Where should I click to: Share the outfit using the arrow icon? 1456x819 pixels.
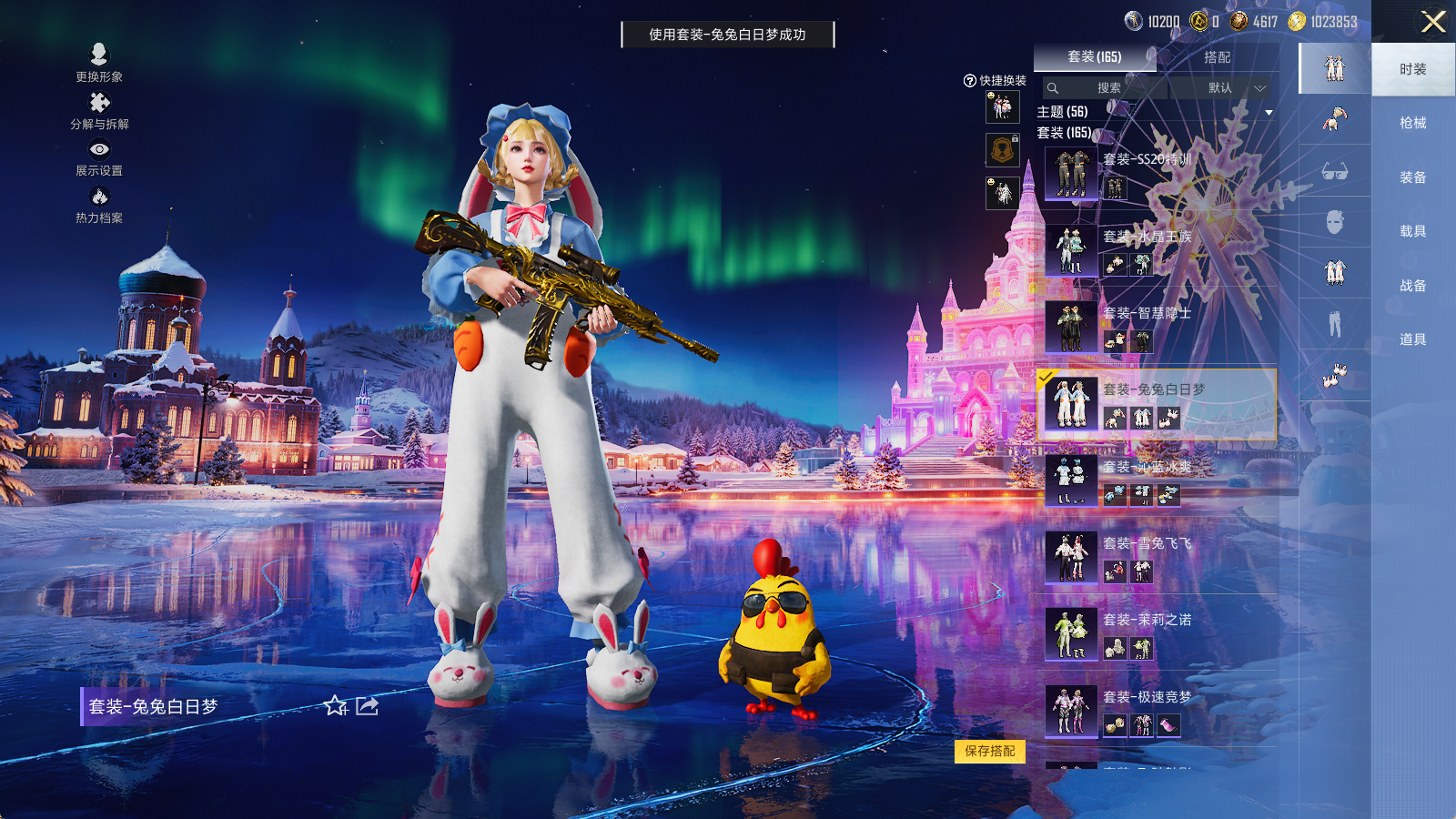[368, 706]
